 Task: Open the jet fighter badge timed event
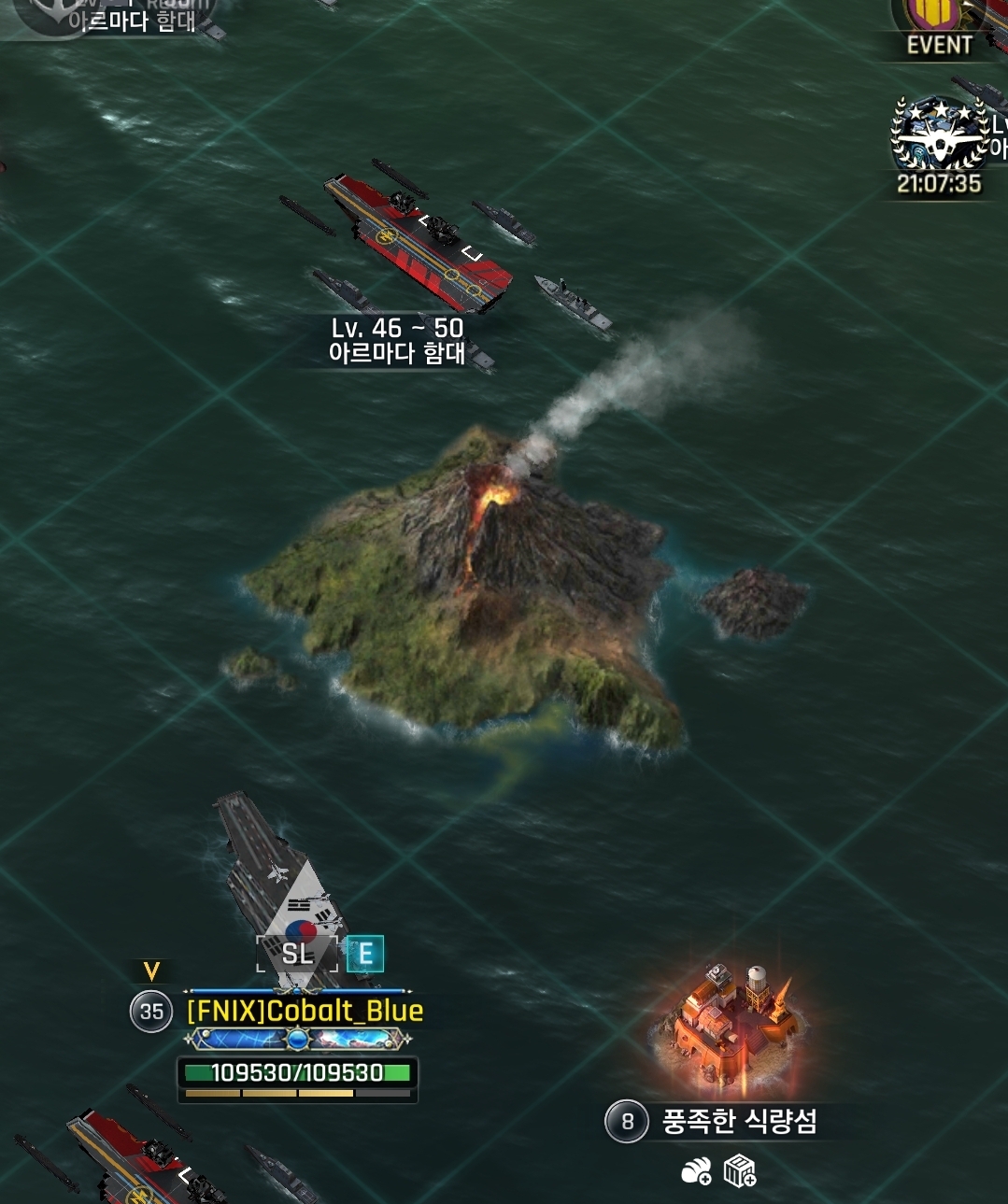tap(940, 135)
